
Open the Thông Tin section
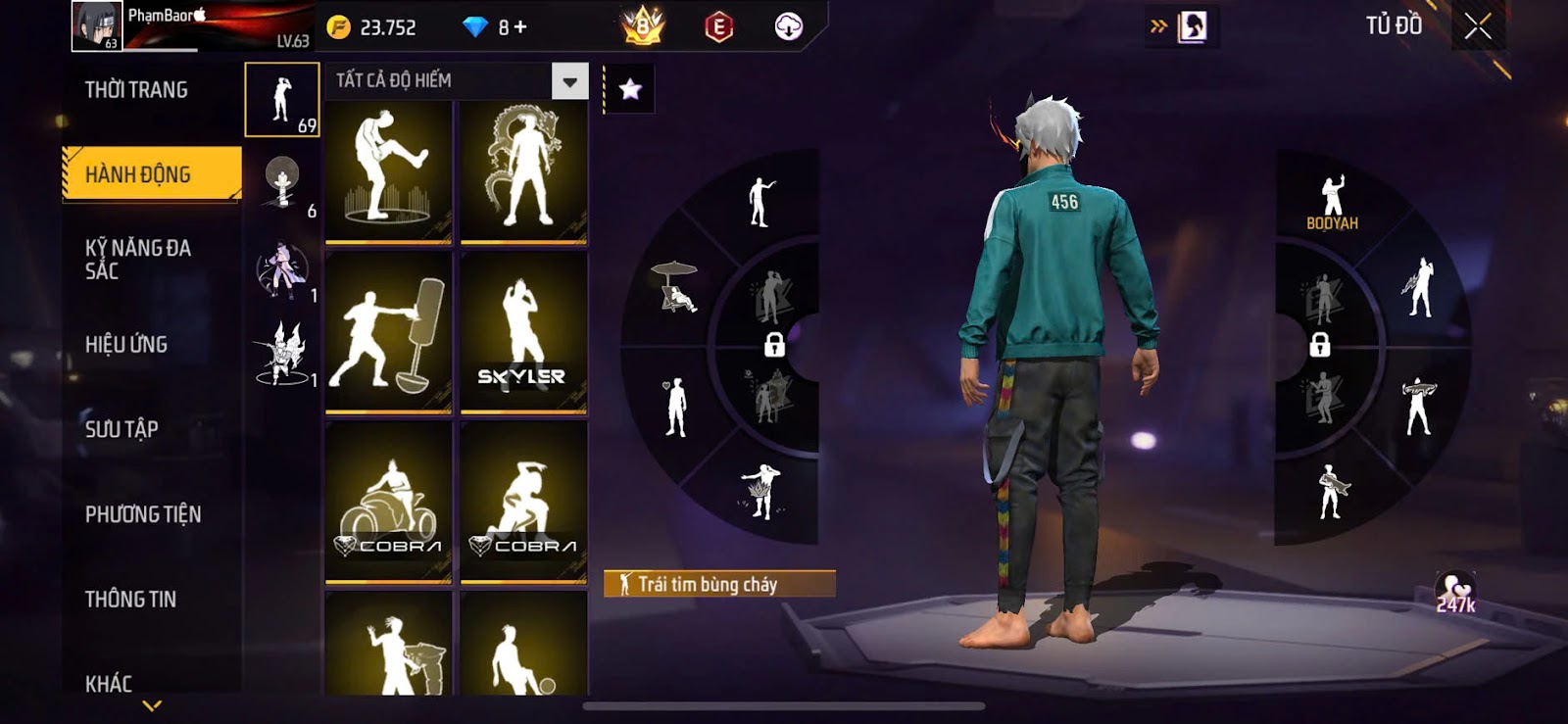click(x=130, y=600)
